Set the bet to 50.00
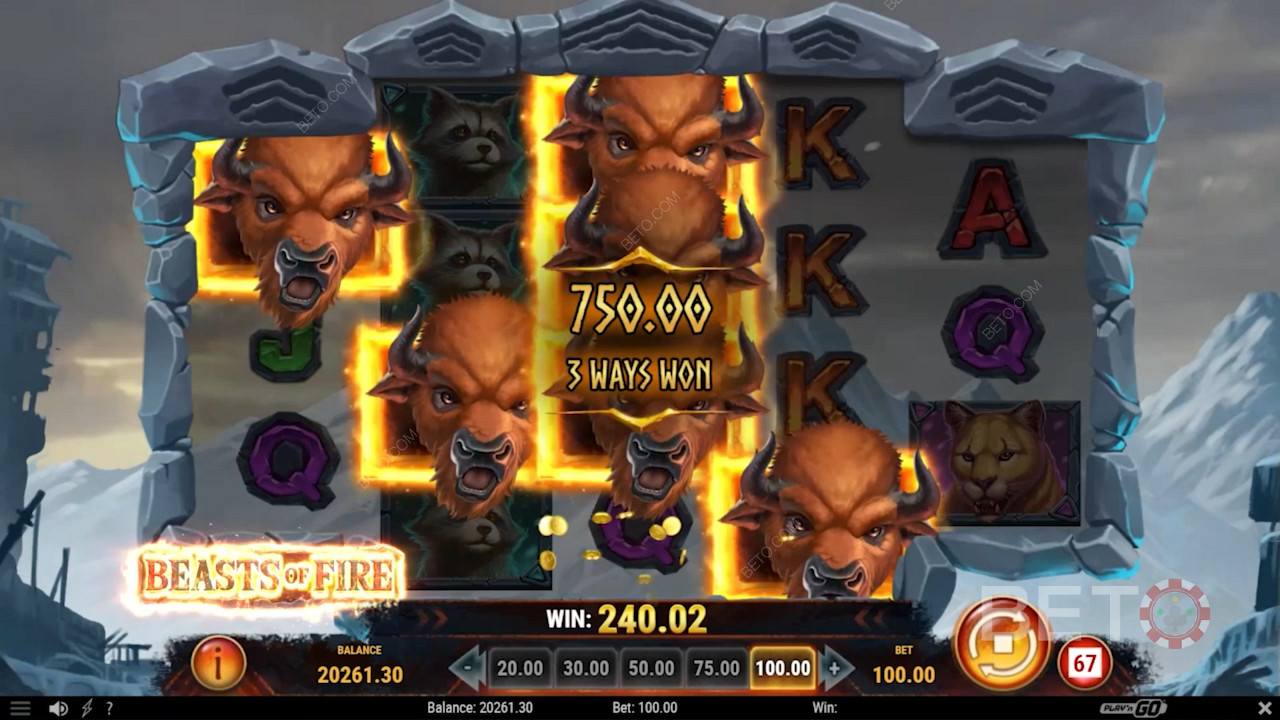 click(x=652, y=668)
